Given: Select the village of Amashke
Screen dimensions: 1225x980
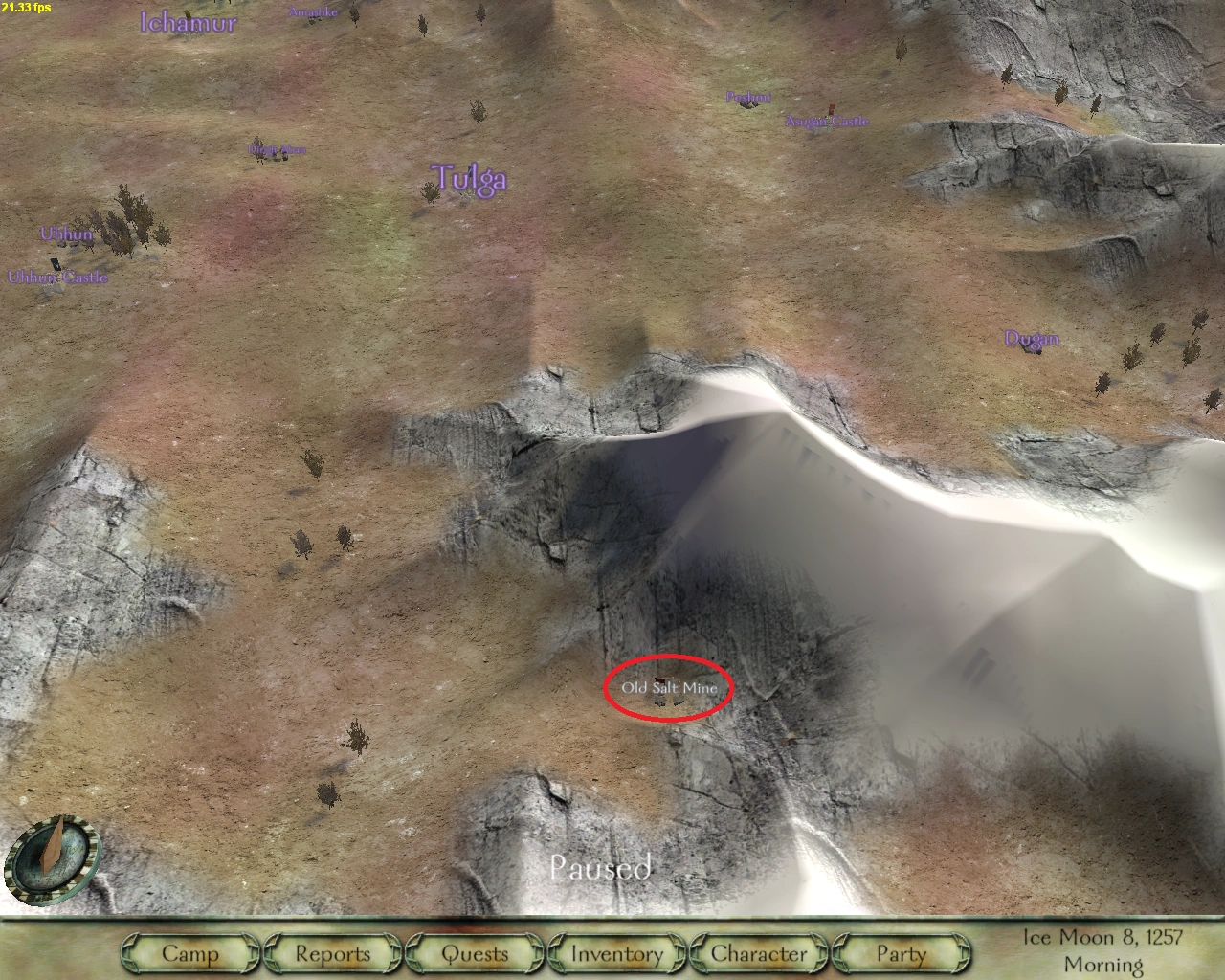Looking at the screenshot, I should coord(313,12).
